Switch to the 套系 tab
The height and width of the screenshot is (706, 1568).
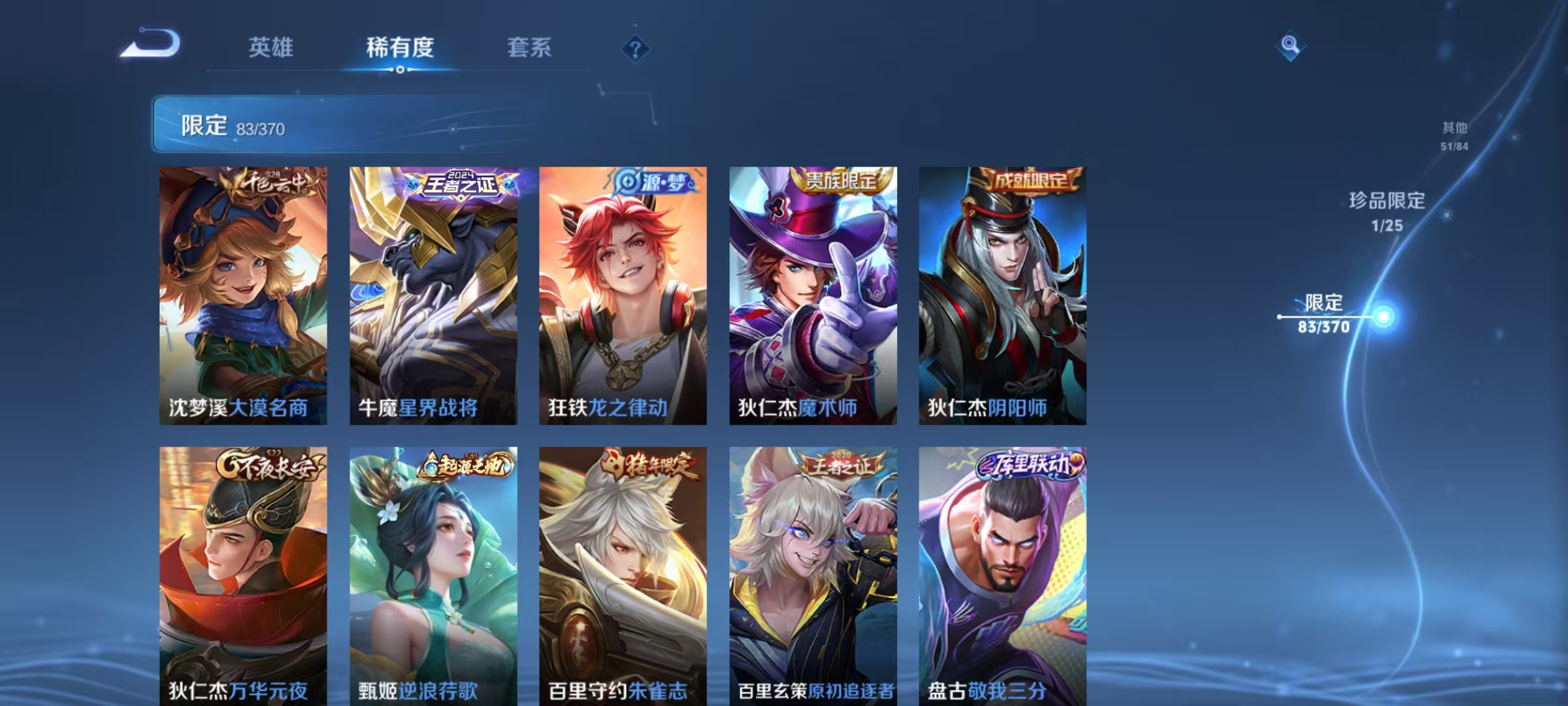coord(531,48)
